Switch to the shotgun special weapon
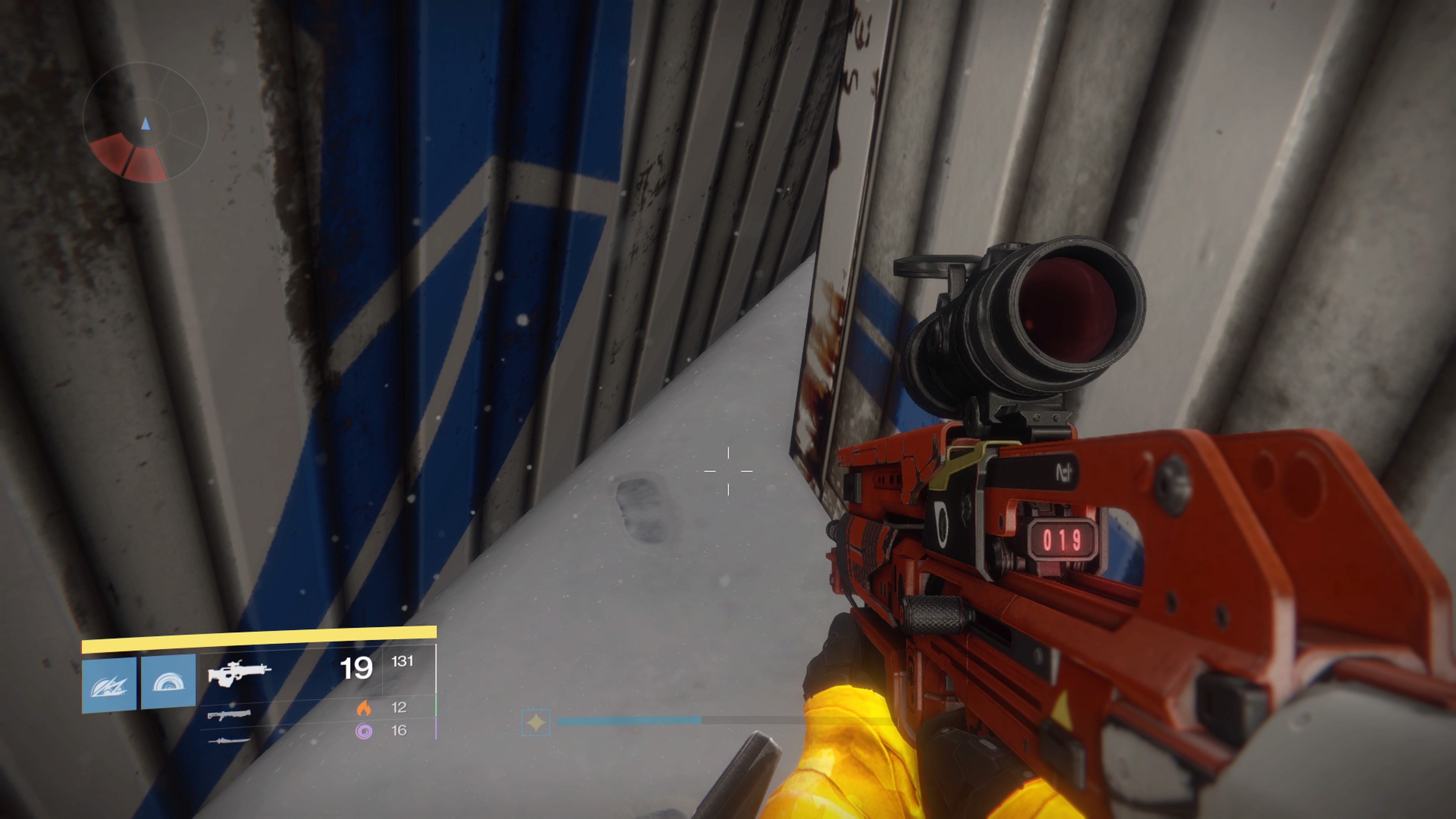The image size is (1456, 819). [x=229, y=715]
